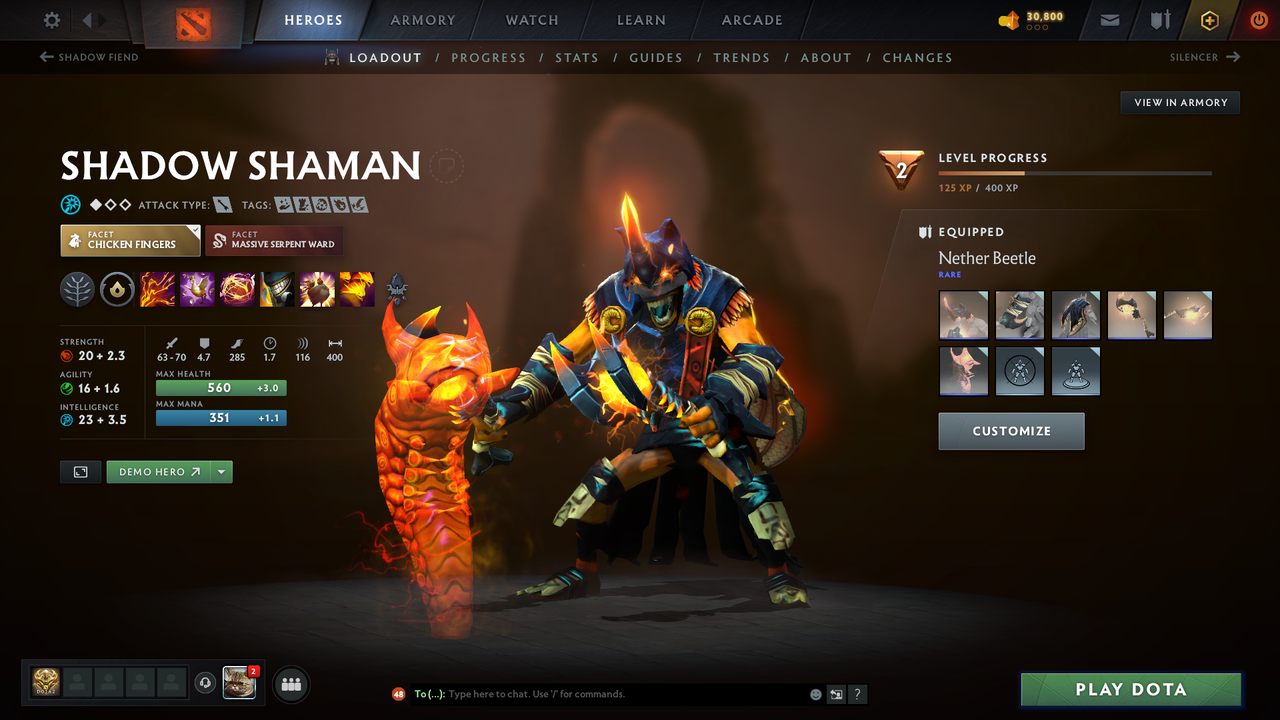
Task: Click the Dota Plus hexagon icon
Action: tap(1209, 19)
